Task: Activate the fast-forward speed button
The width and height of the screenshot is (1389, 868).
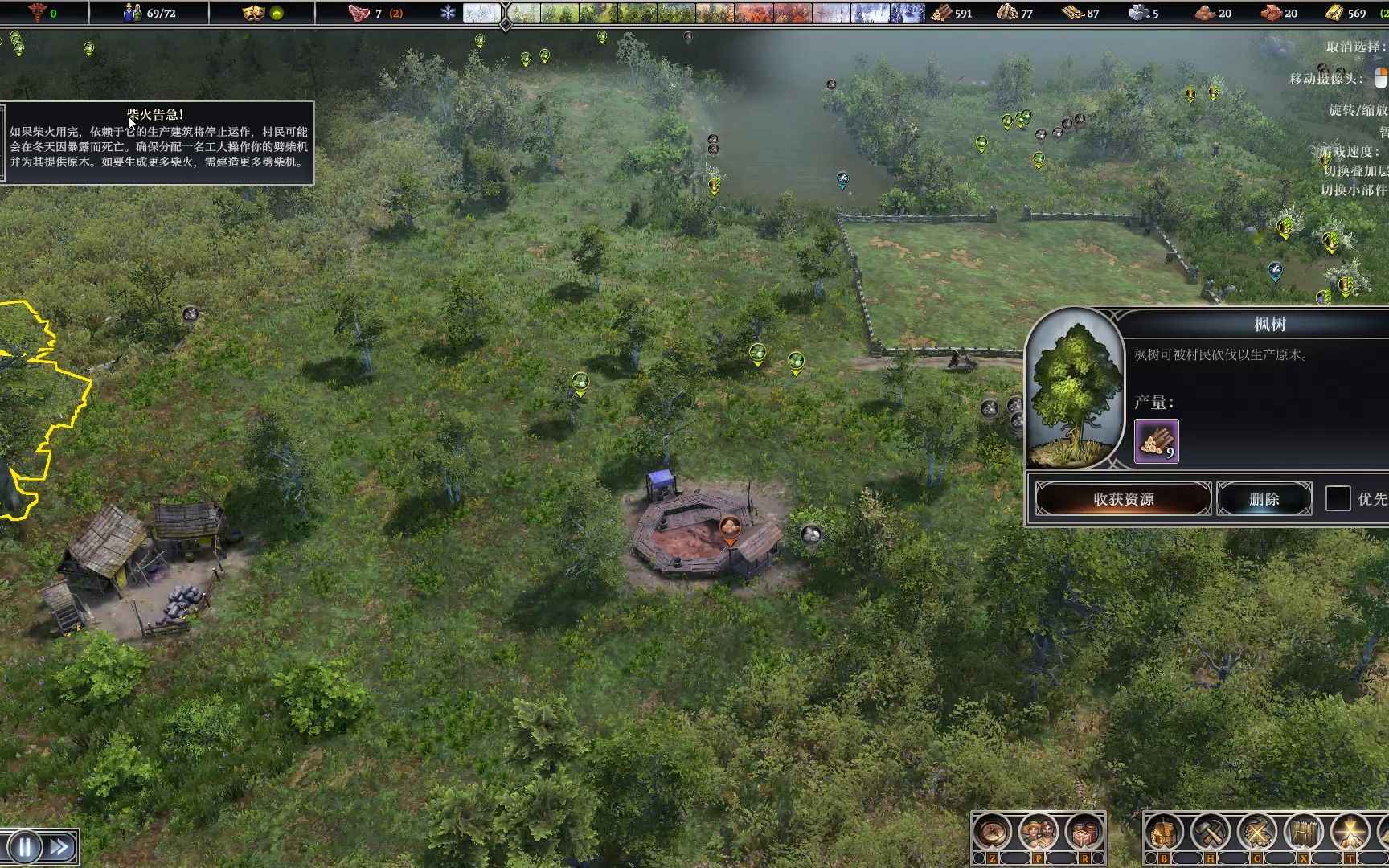Action: pos(59,847)
